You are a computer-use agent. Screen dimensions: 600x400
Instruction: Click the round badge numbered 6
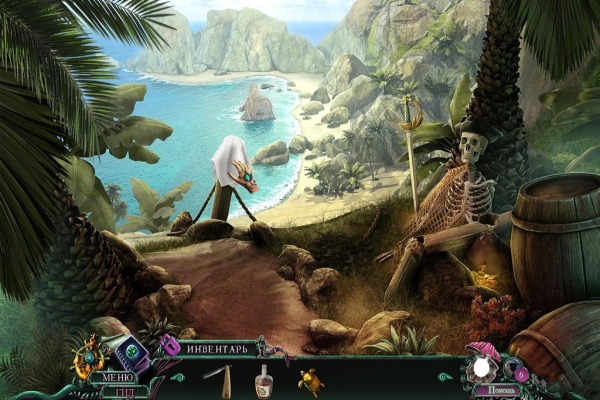point(522,375)
